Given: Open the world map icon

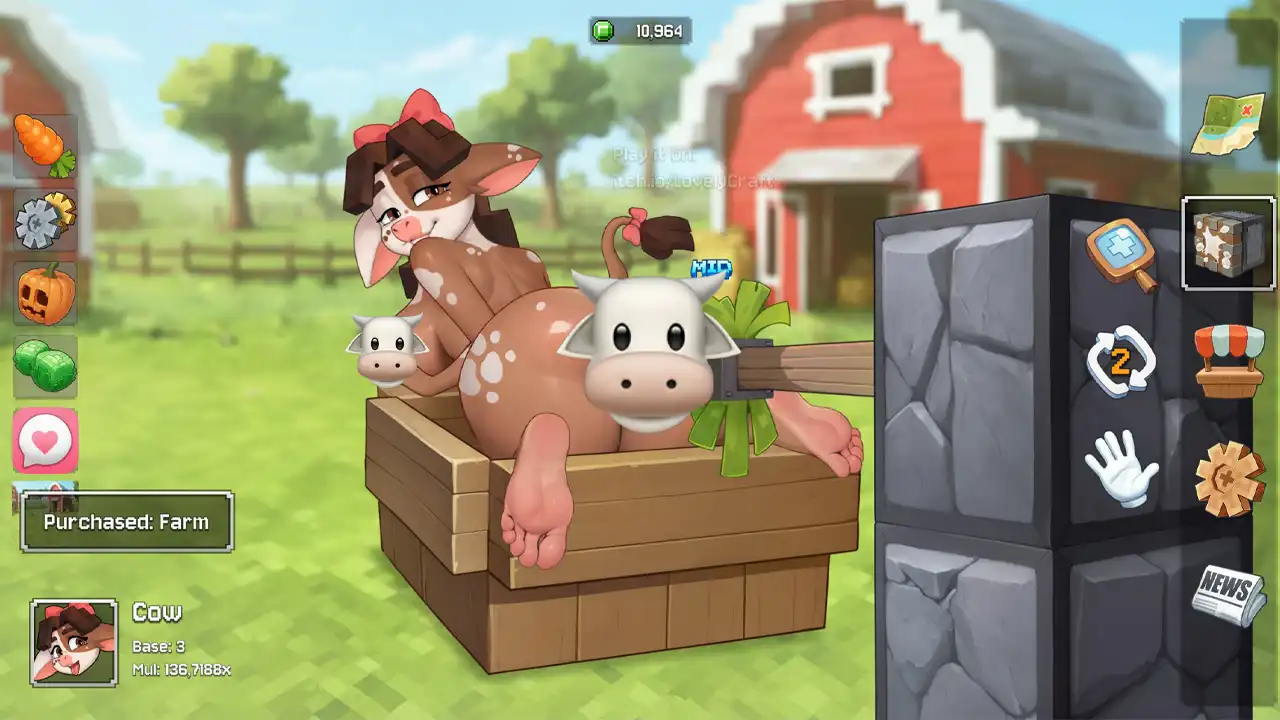Looking at the screenshot, I should tap(1228, 124).
